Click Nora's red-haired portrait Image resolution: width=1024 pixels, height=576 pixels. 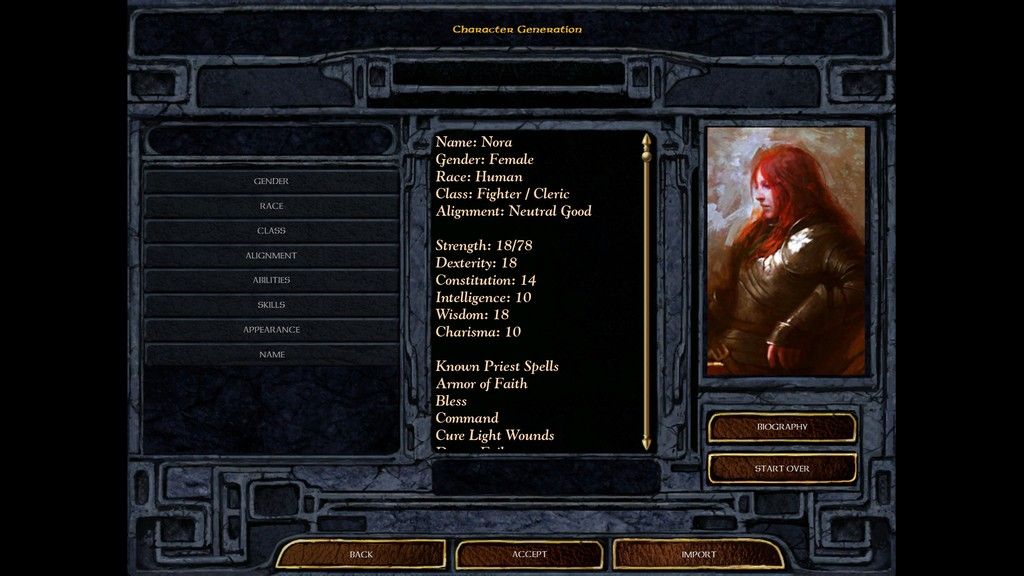(786, 251)
